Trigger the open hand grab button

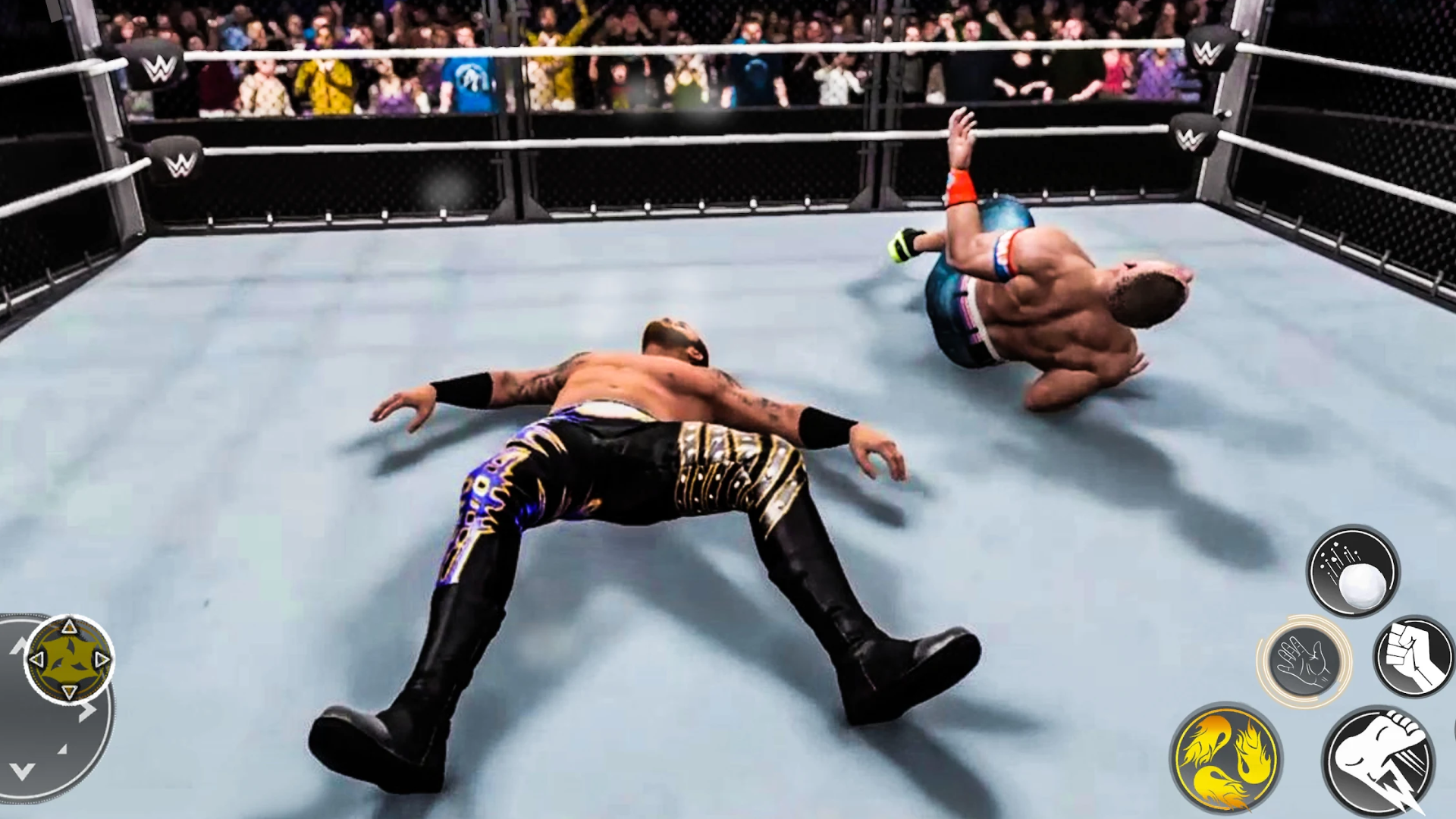1304,661
